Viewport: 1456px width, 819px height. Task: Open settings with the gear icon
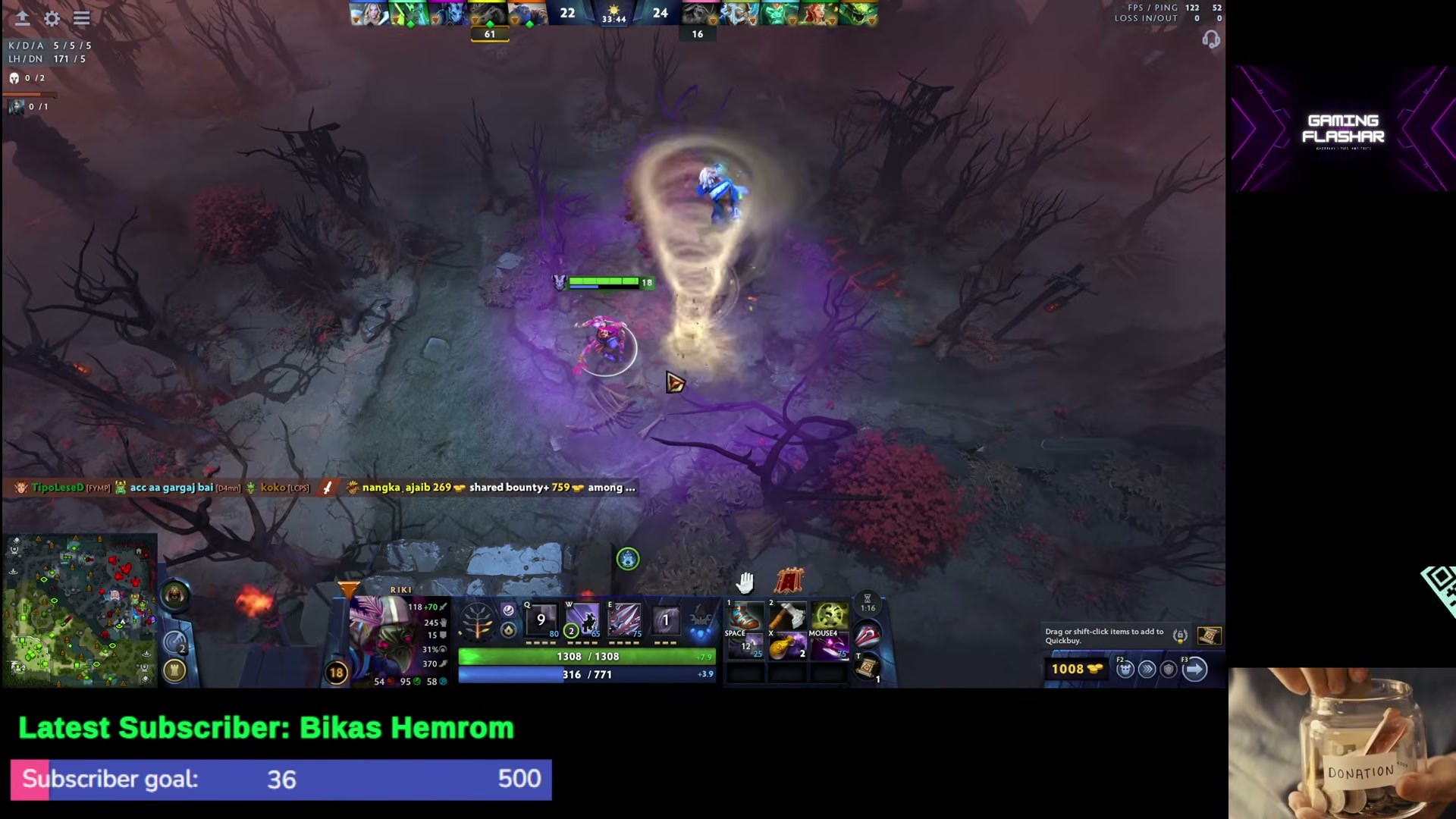(x=51, y=18)
